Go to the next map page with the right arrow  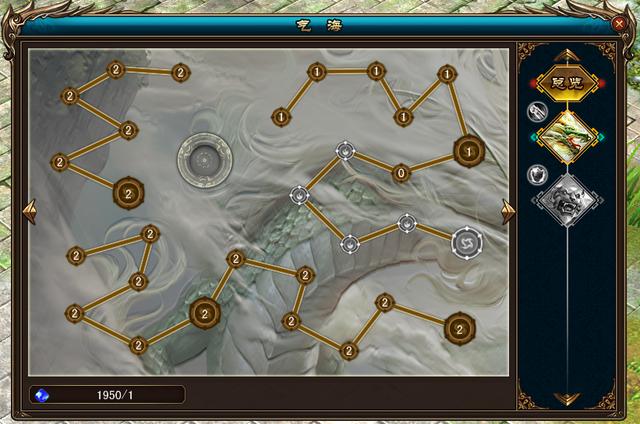(508, 210)
